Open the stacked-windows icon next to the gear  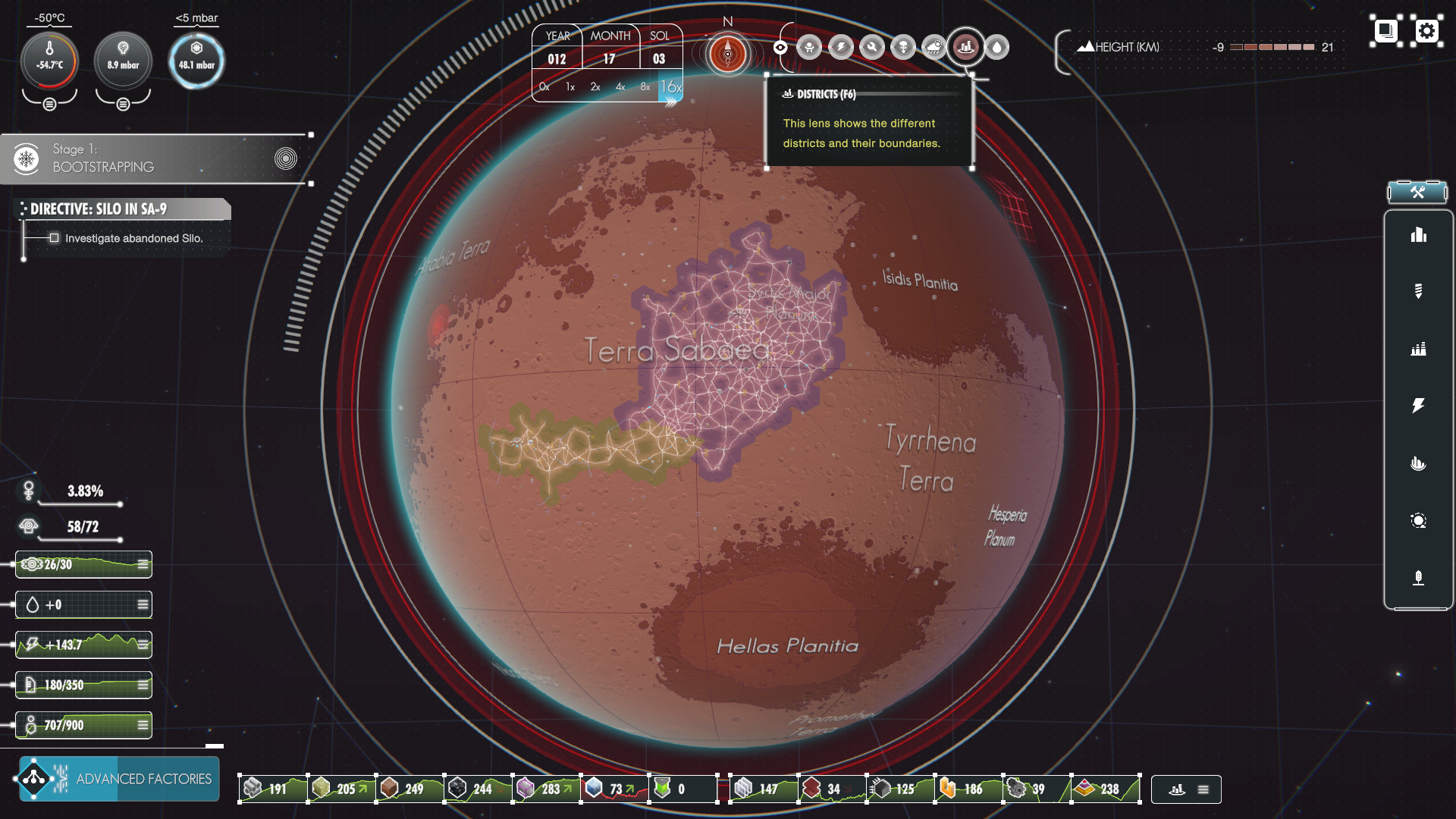tap(1385, 31)
